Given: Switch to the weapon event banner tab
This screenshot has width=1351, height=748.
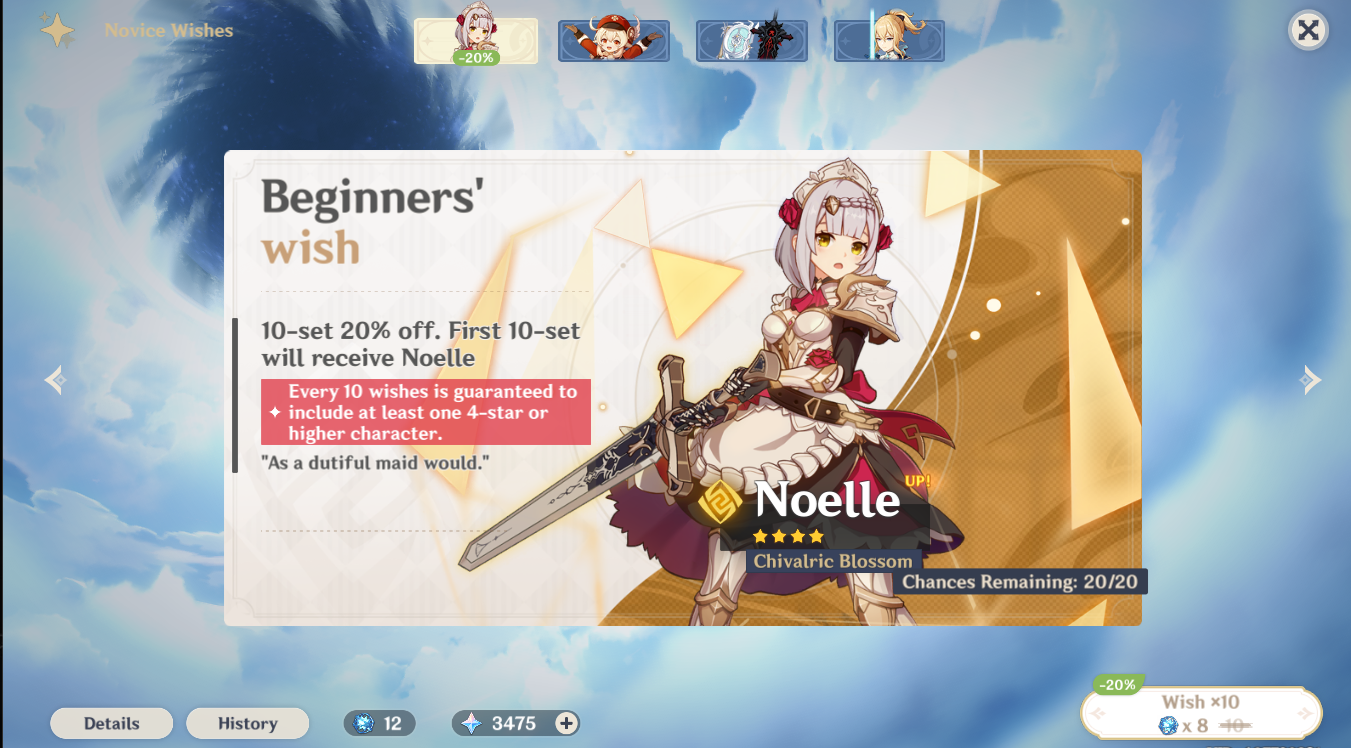Looking at the screenshot, I should click(x=751, y=40).
